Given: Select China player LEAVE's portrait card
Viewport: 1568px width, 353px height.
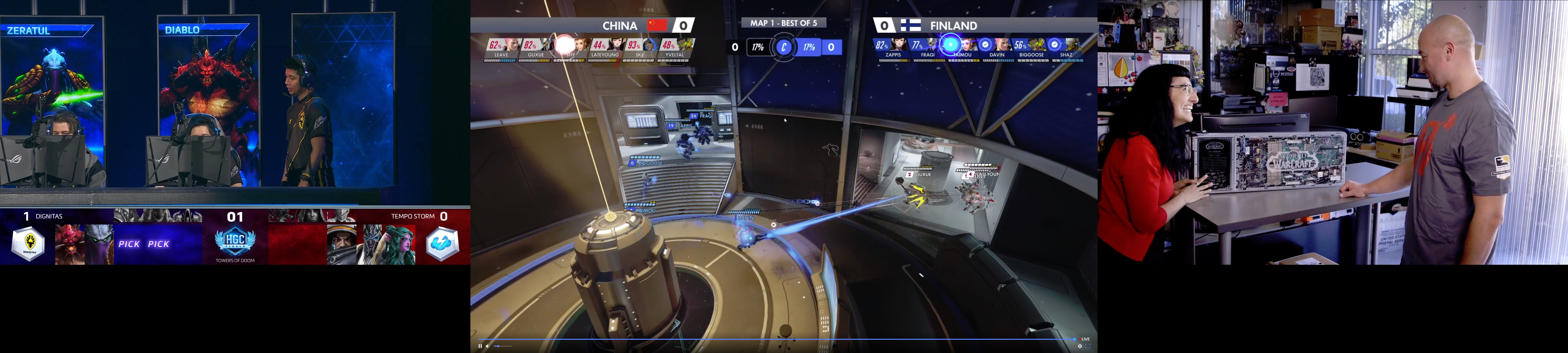Looking at the screenshot, I should point(502,49).
